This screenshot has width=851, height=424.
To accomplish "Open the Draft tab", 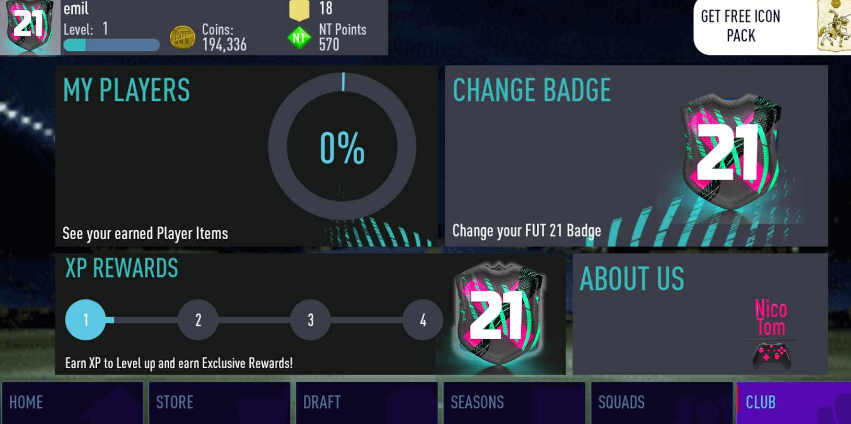I will (367, 402).
